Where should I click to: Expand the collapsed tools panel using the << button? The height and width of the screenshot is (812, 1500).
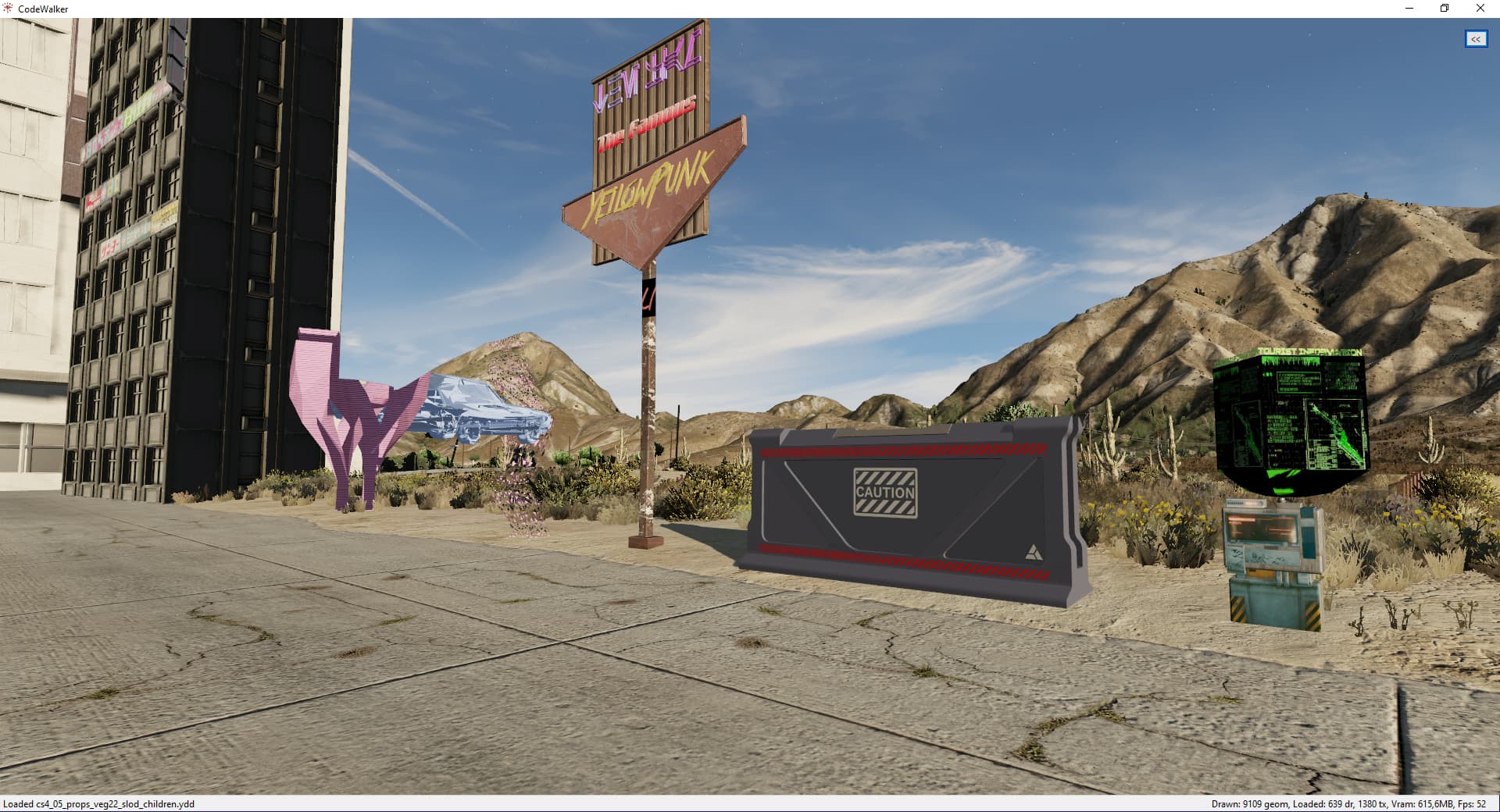(x=1475, y=39)
